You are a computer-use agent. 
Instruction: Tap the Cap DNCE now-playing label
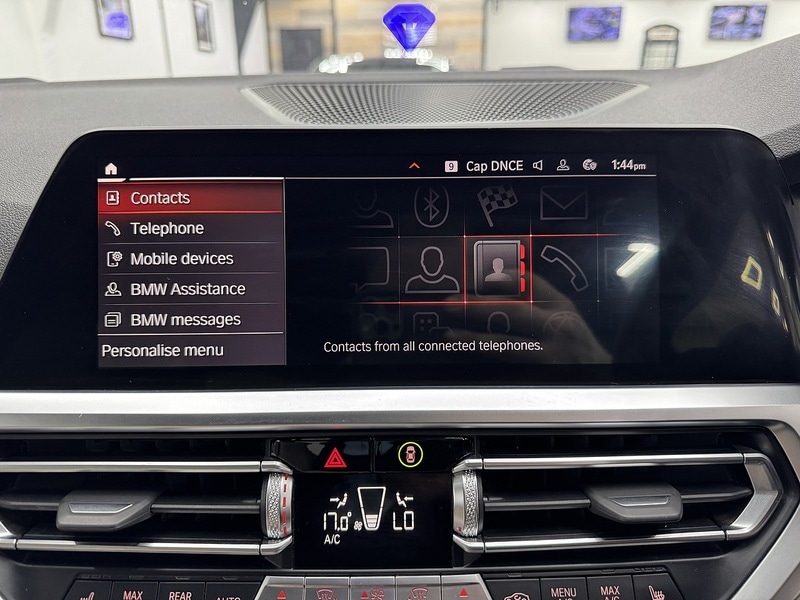494,166
